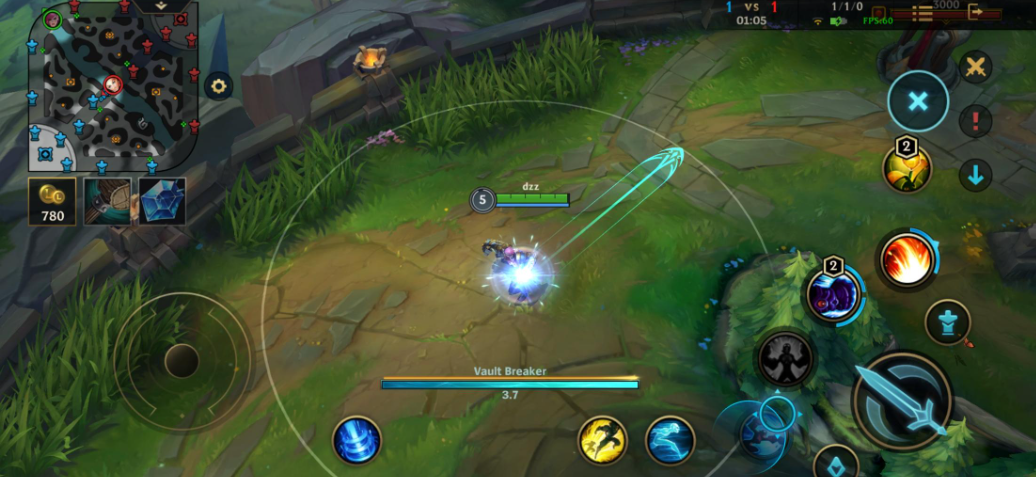
Task: Tap the blue down-arrow ping button
Action: pos(975,176)
